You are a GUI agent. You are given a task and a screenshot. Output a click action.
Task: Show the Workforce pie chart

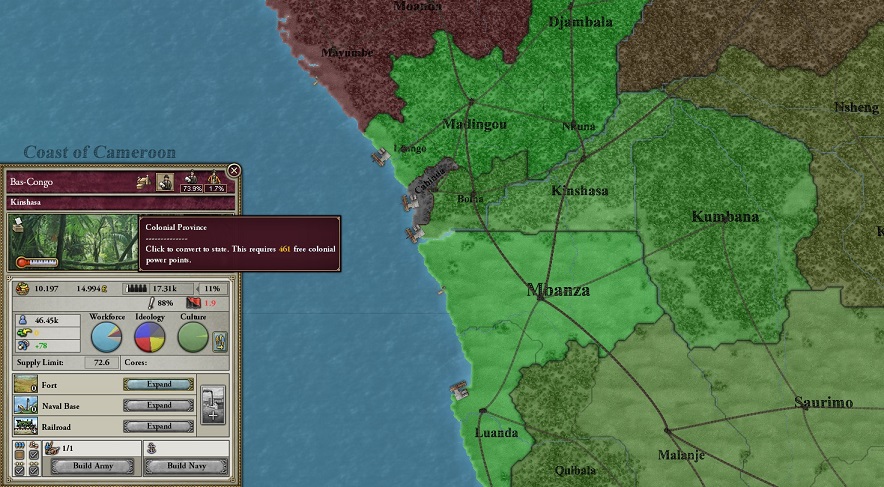pos(106,337)
